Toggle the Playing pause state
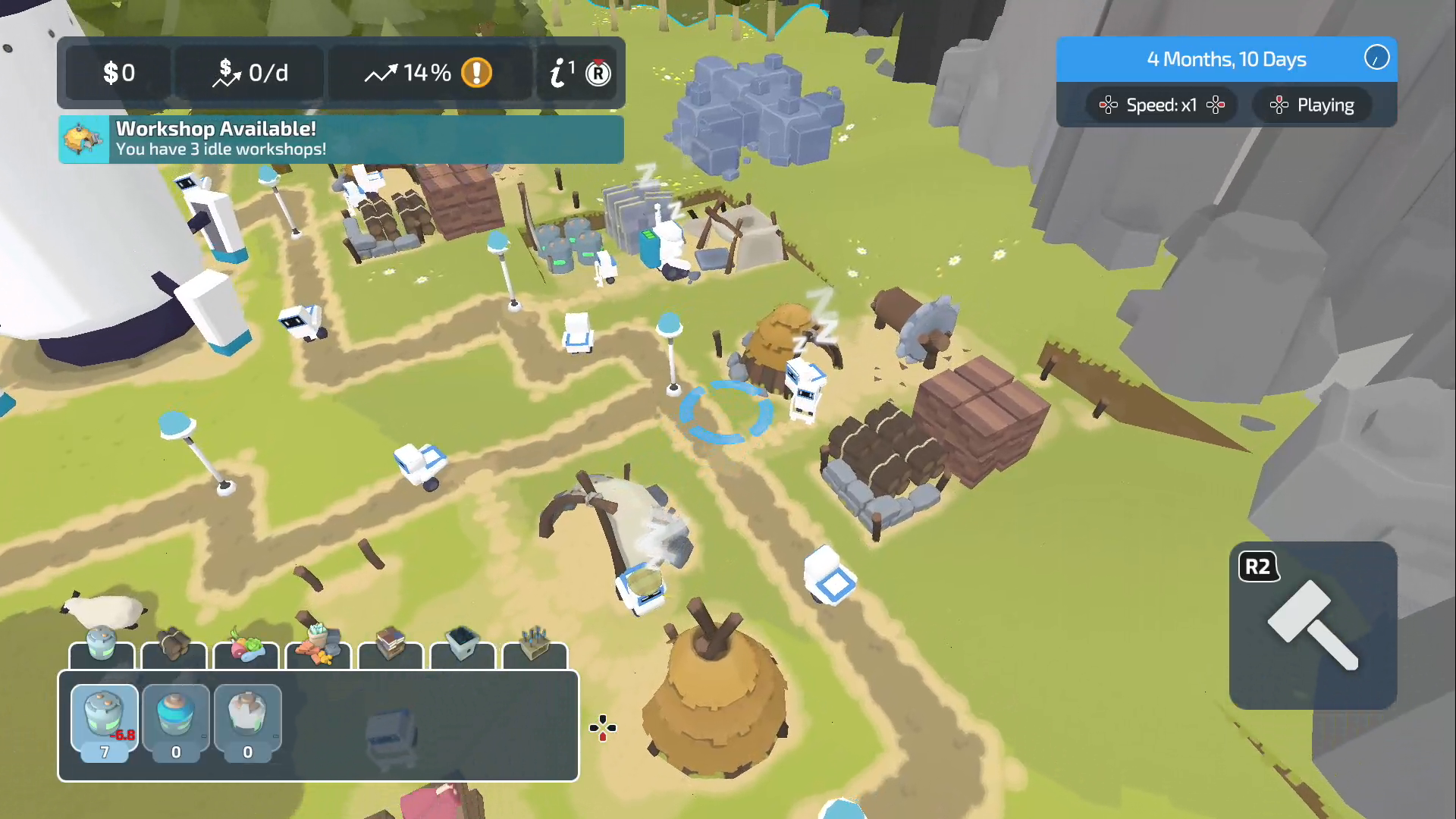 coord(1312,105)
